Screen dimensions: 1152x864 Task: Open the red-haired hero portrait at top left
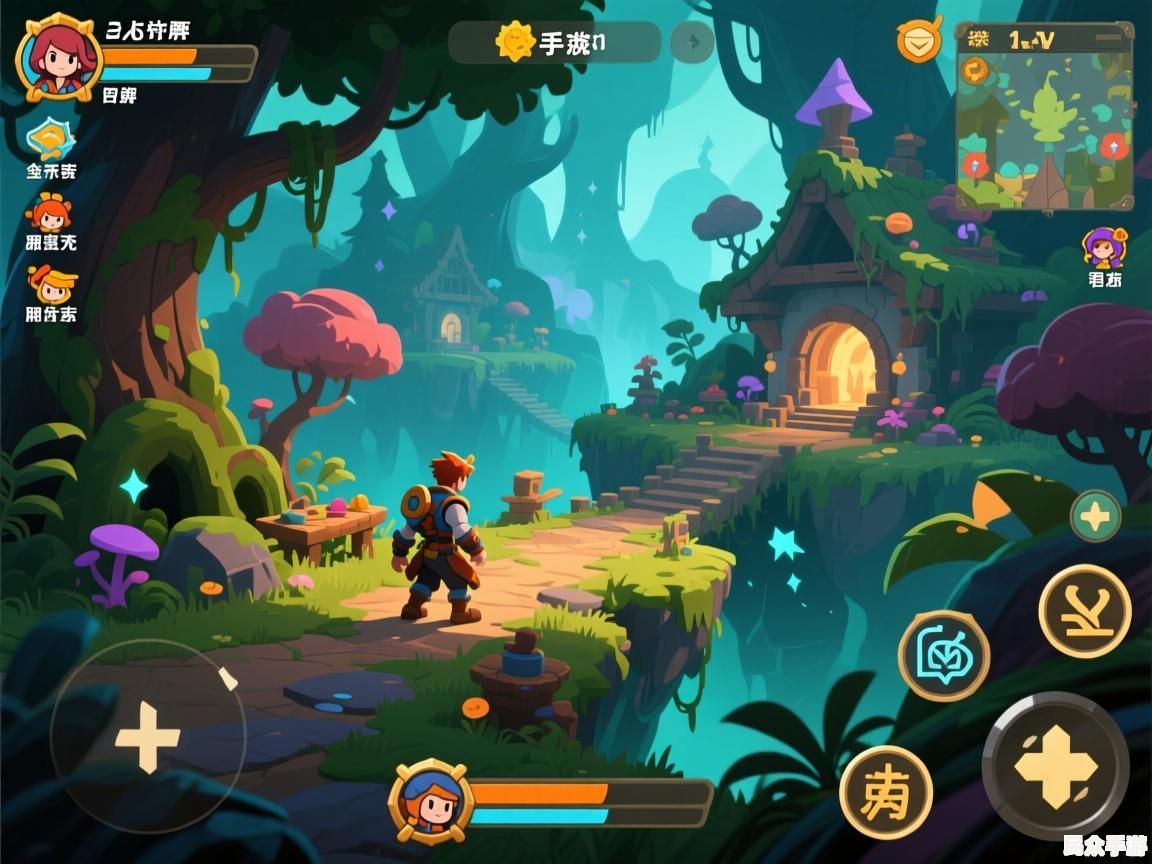pyautogui.click(x=59, y=56)
